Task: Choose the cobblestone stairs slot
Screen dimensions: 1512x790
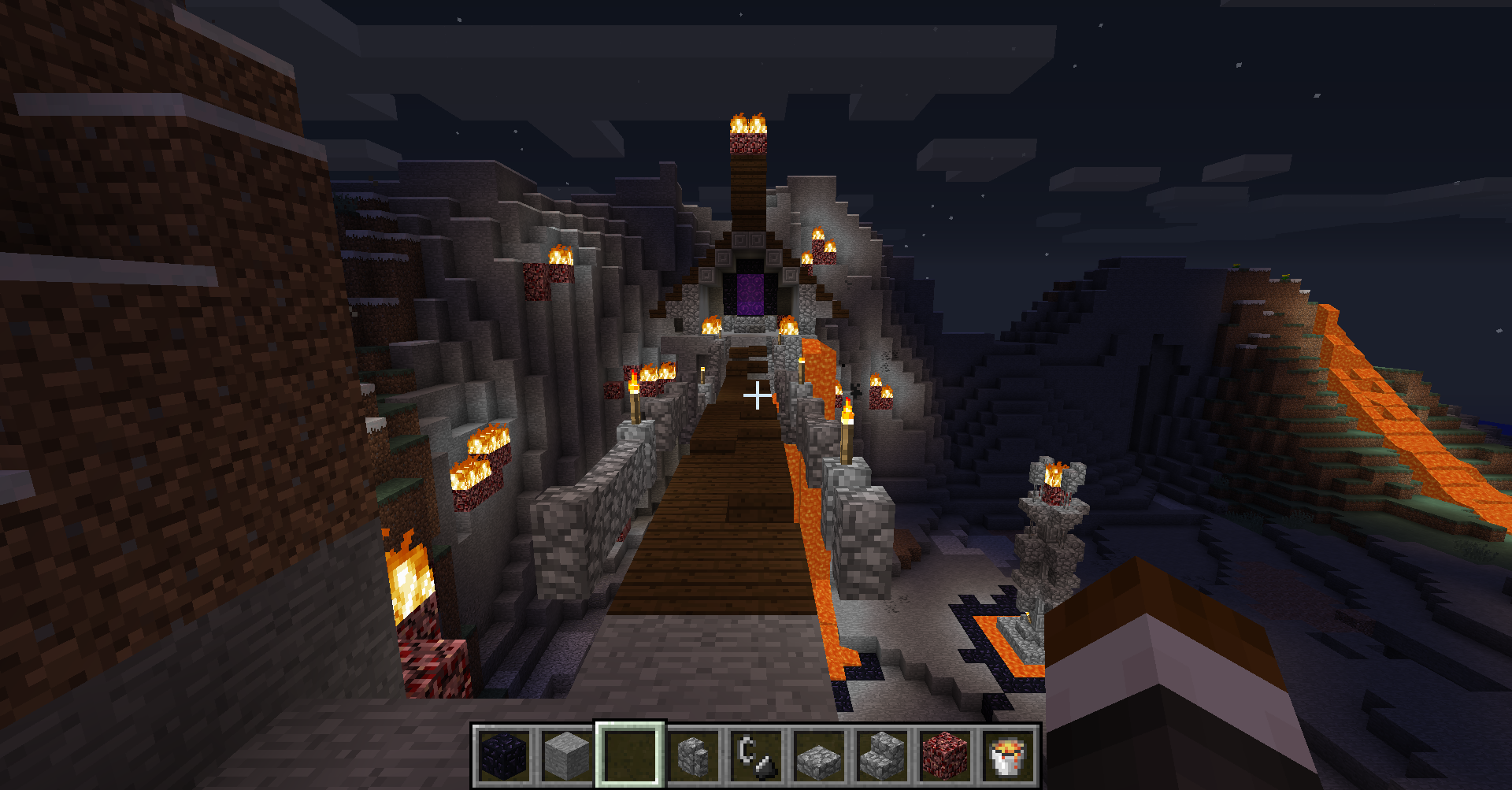Action: coord(882,755)
